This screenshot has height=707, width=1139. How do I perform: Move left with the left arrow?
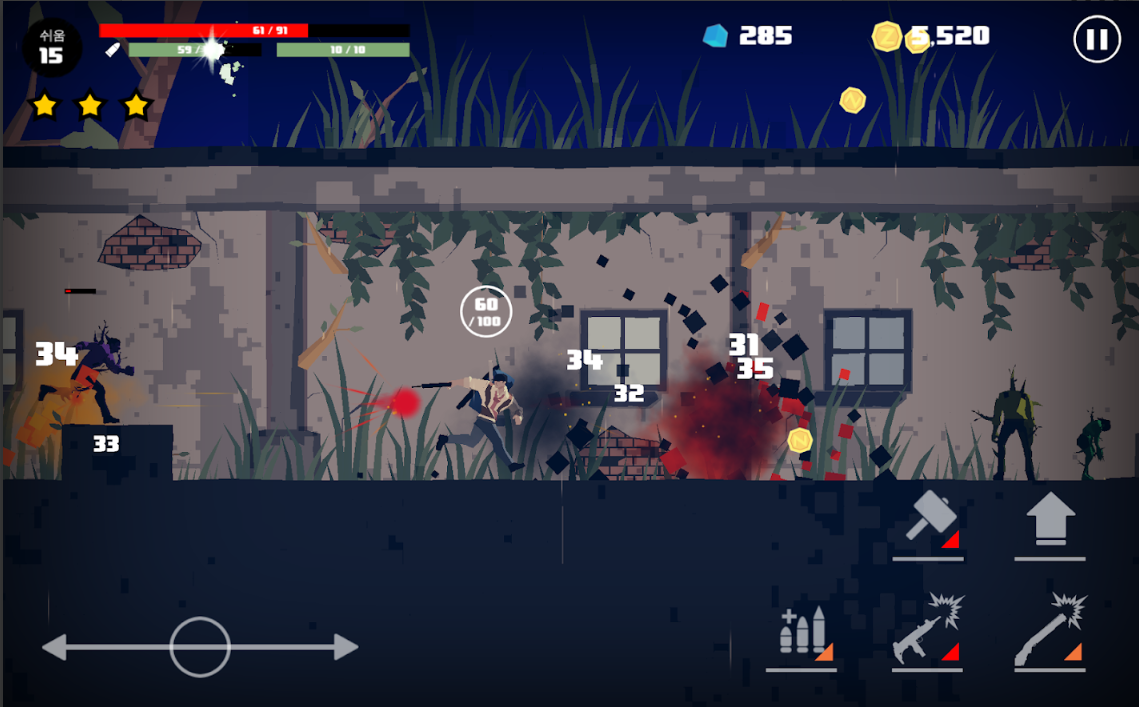tap(57, 647)
